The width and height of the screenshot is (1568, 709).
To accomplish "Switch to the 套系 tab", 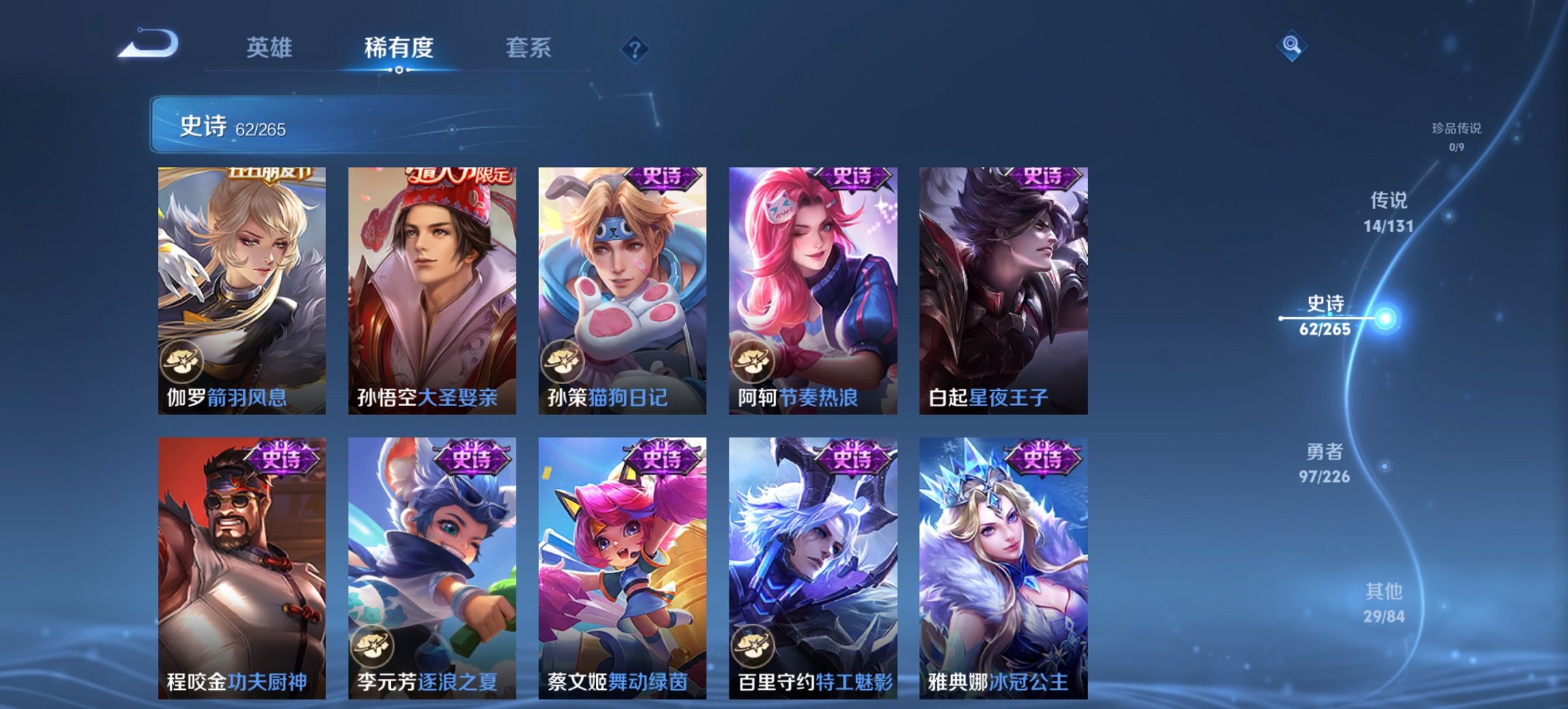I will (528, 49).
